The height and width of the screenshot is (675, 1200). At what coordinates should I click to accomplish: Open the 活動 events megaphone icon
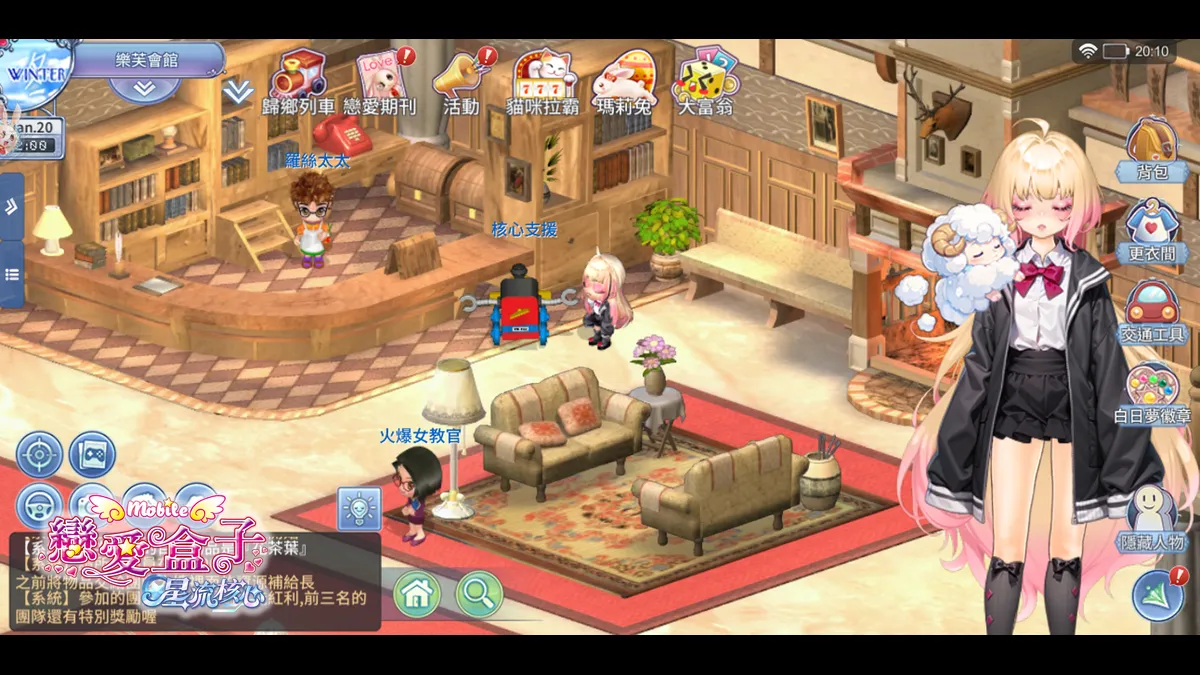pos(462,76)
